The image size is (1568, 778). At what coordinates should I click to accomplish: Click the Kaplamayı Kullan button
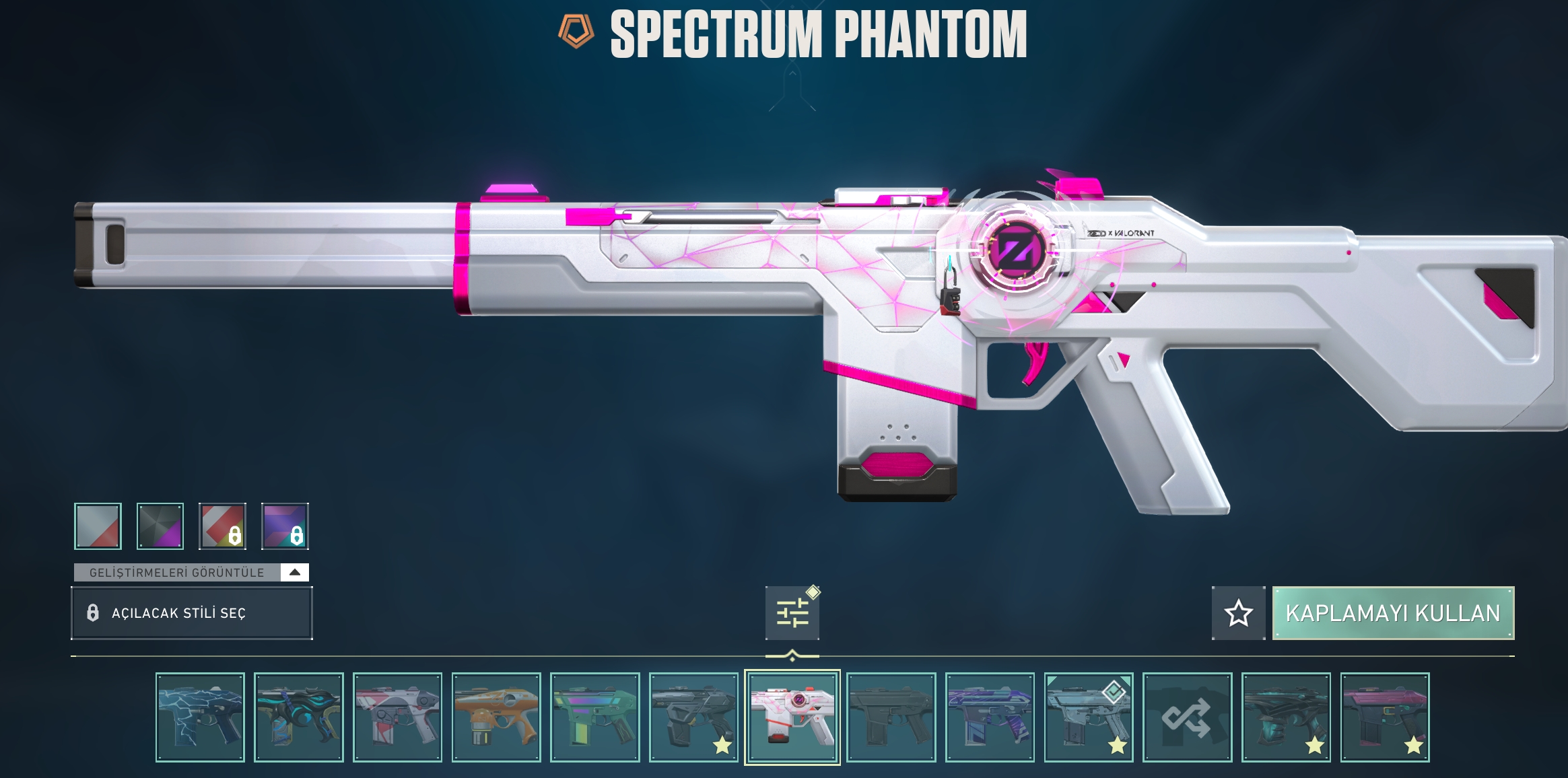(x=1392, y=612)
